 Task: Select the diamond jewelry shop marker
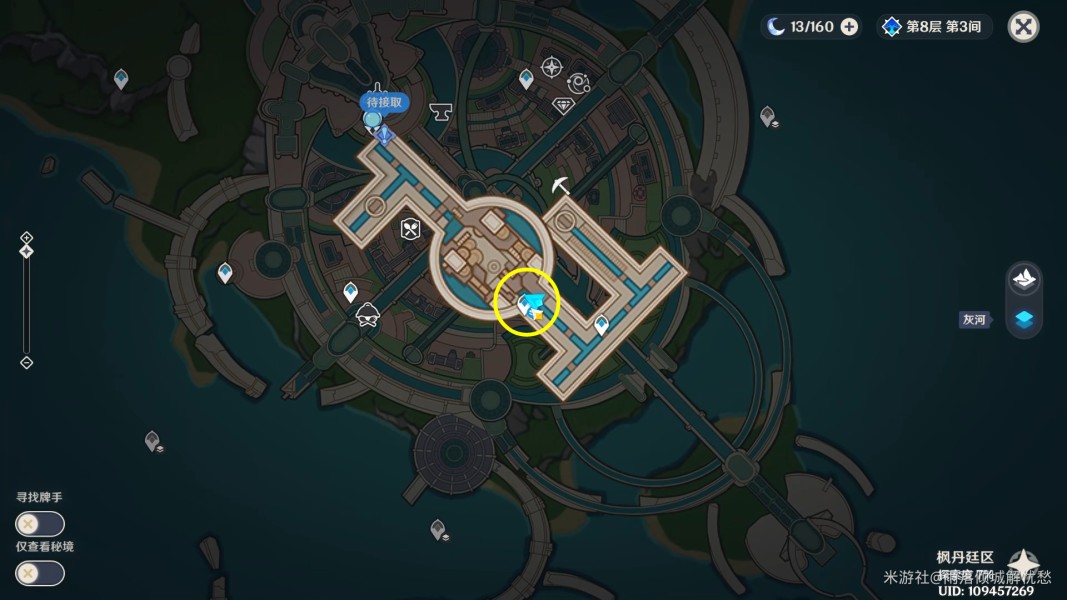(x=563, y=105)
